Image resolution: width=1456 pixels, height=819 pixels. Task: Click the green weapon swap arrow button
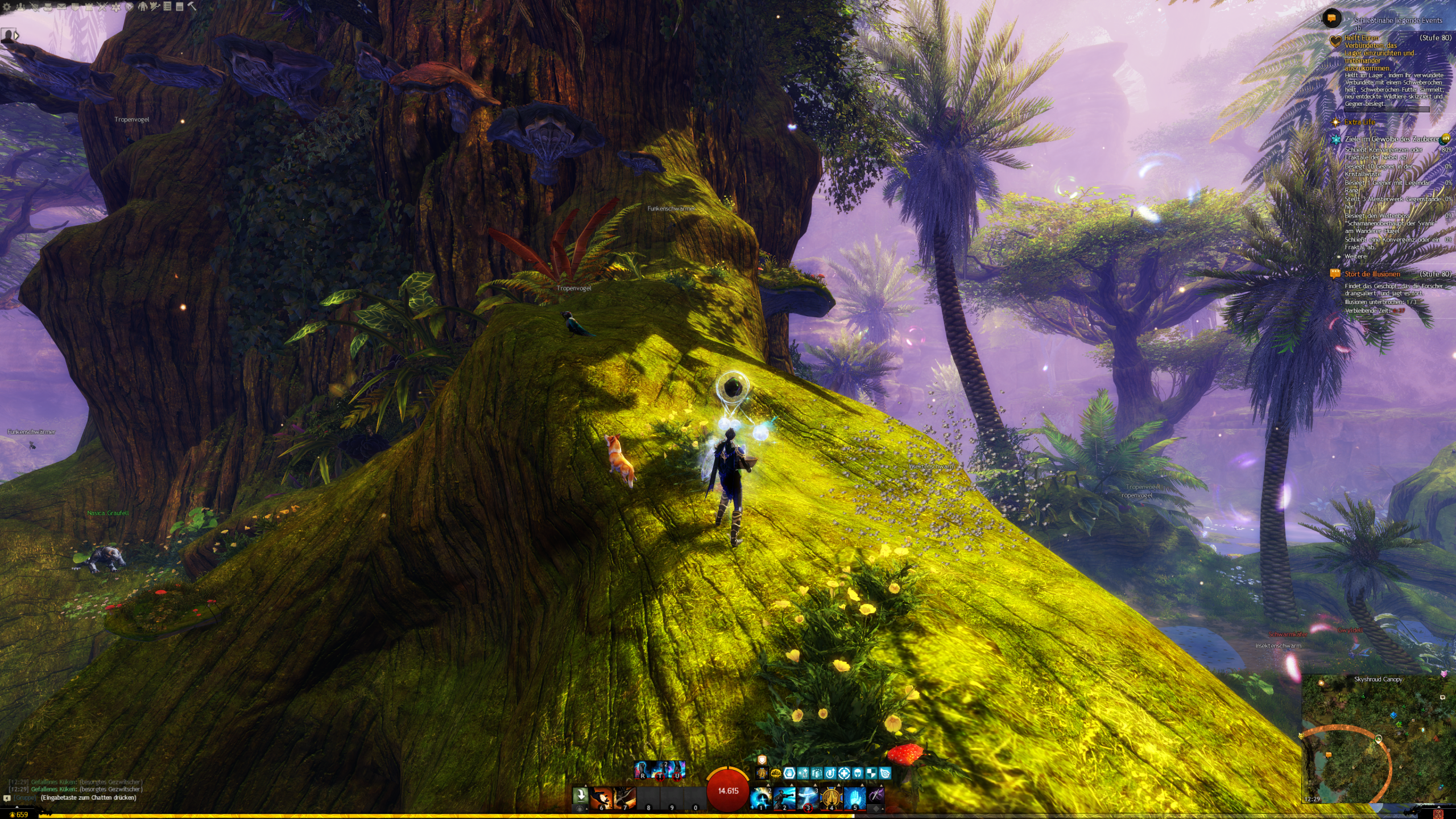click(x=580, y=795)
